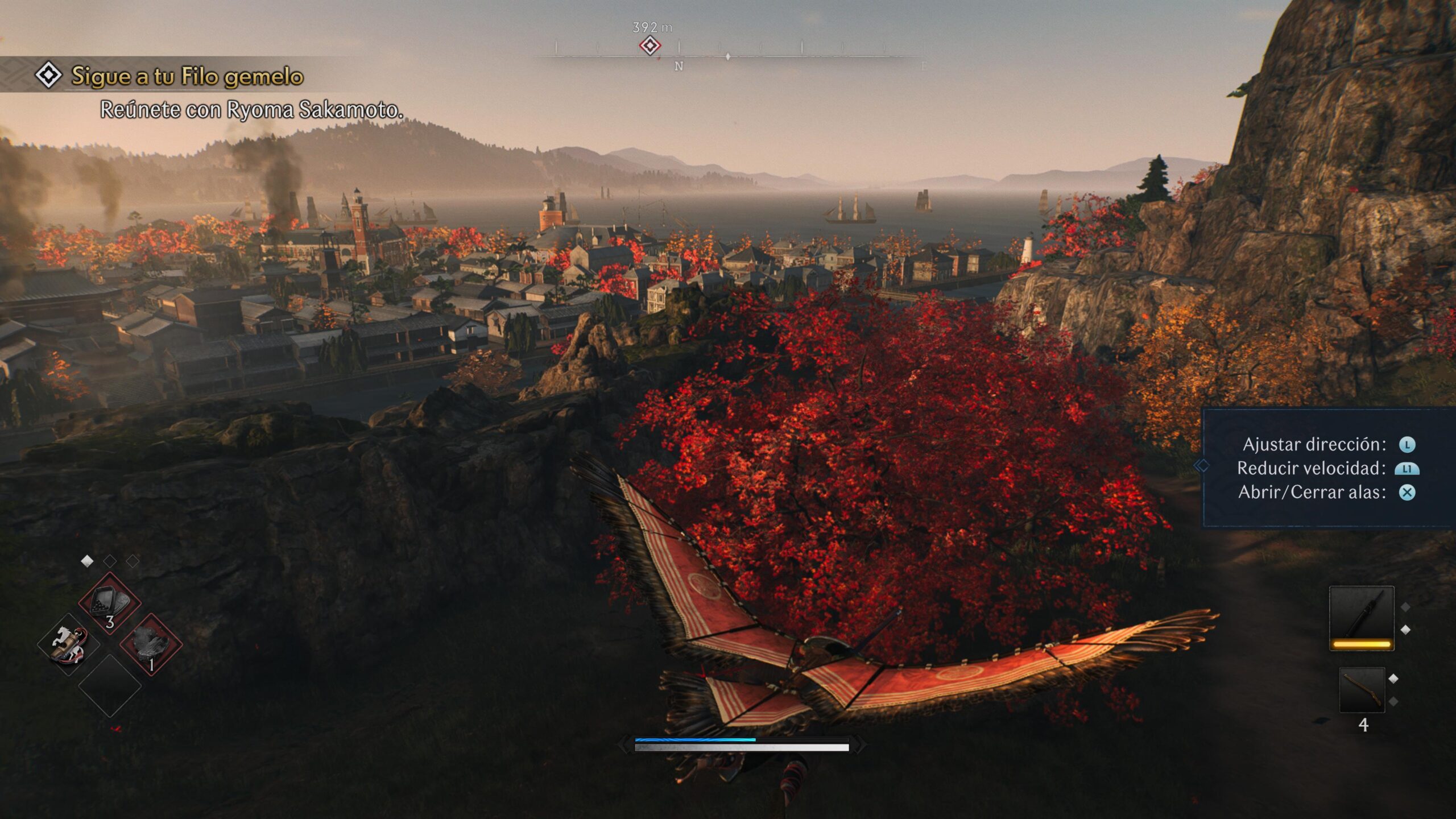Open the 'Sigue a tu Filo gemelo' quest tracker
The width and height of the screenshot is (1456, 819).
[x=187, y=76]
